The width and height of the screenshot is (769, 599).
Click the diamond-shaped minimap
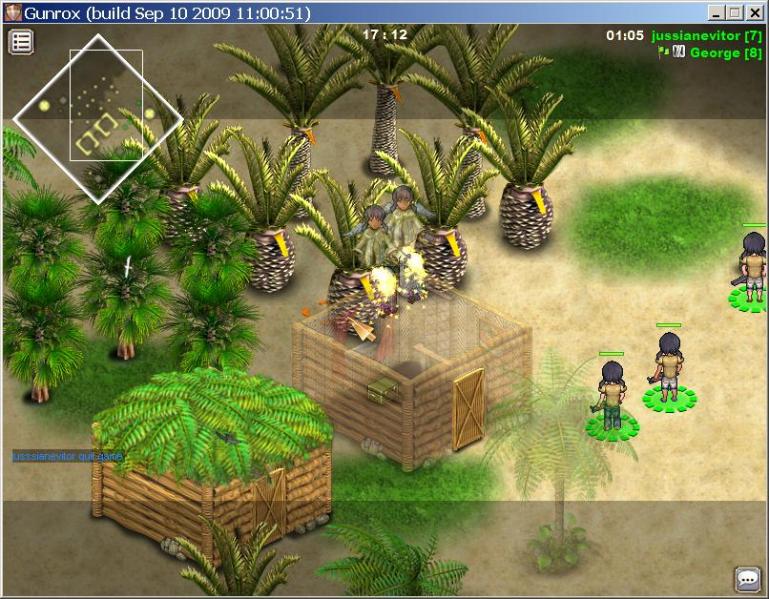(98, 119)
